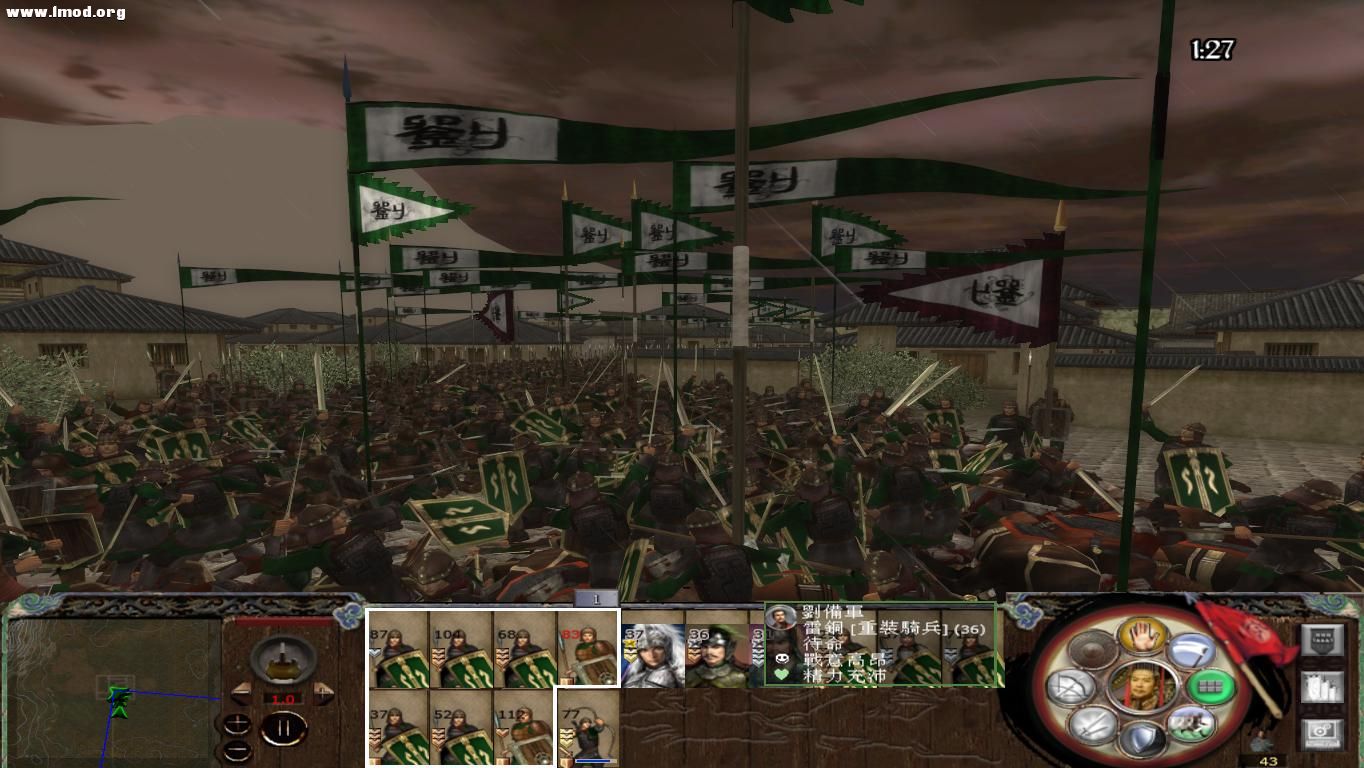Image resolution: width=1364 pixels, height=768 pixels.
Task: Zoom in the minimap with plus button
Action: 237,723
